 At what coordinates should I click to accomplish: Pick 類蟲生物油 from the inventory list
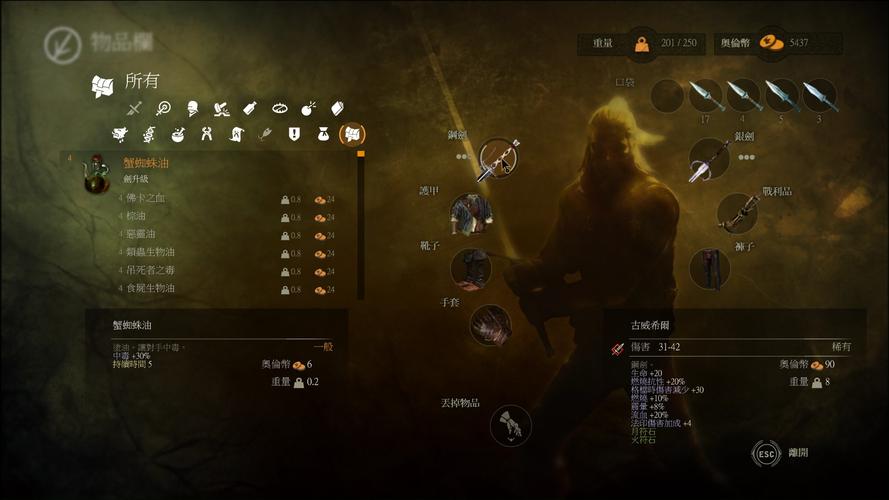tap(200, 252)
